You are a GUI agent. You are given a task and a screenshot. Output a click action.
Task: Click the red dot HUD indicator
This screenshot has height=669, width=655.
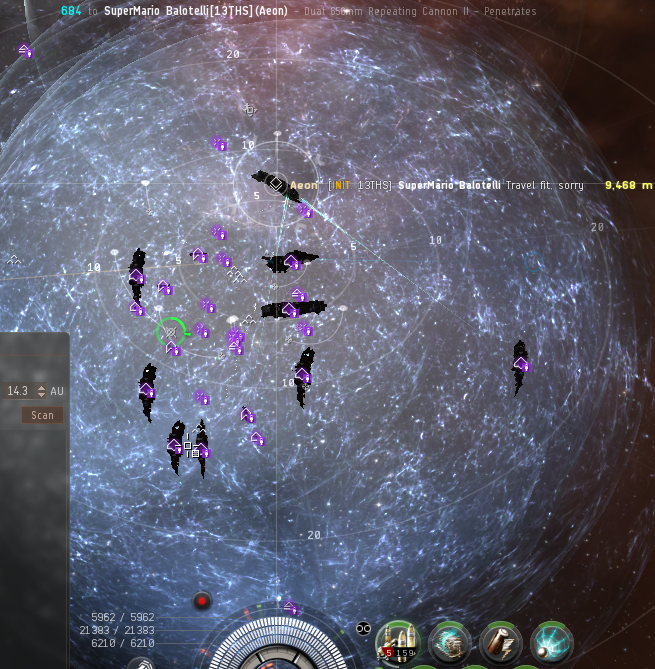pyautogui.click(x=202, y=601)
